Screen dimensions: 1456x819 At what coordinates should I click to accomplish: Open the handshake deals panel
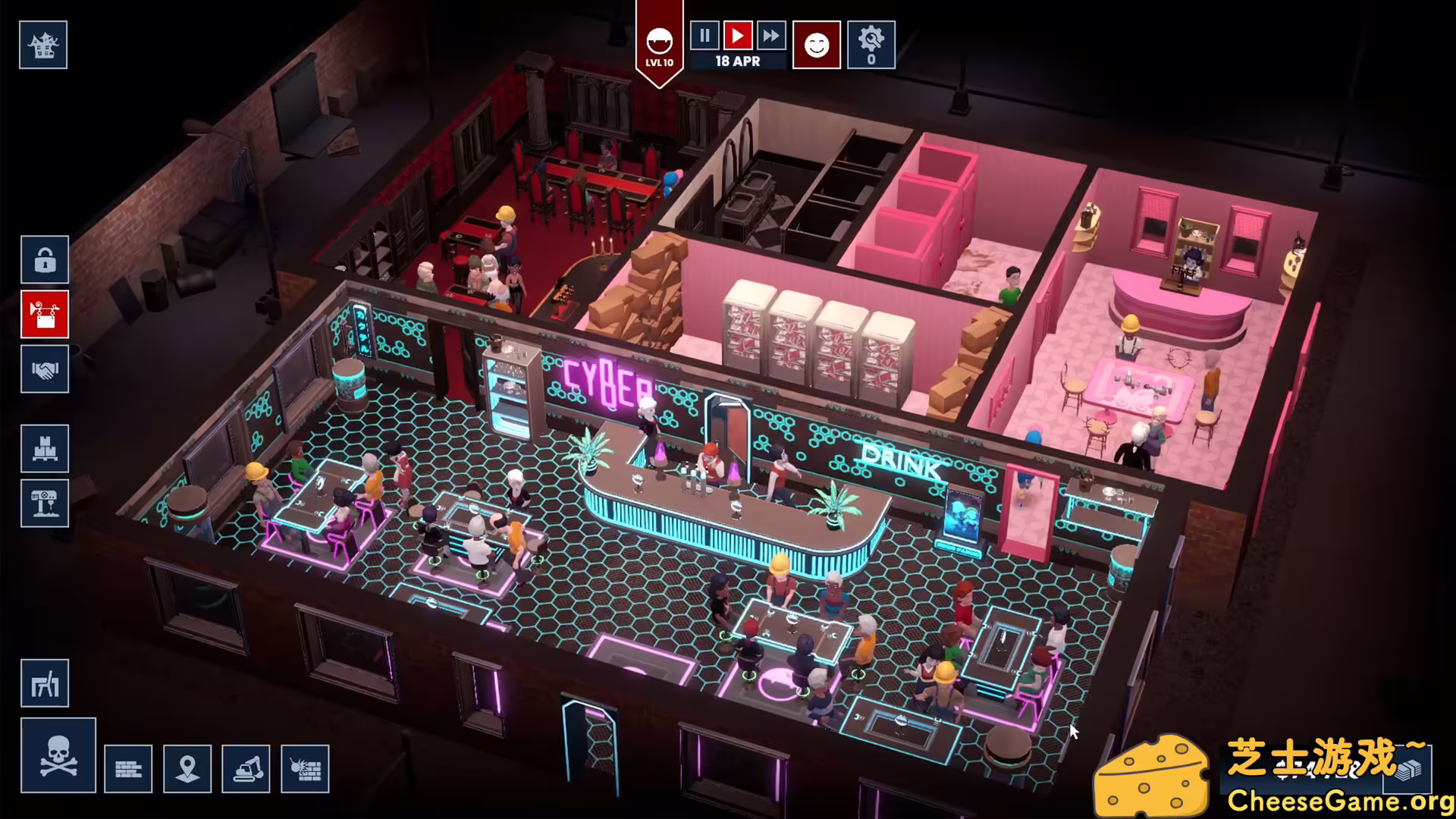click(44, 369)
